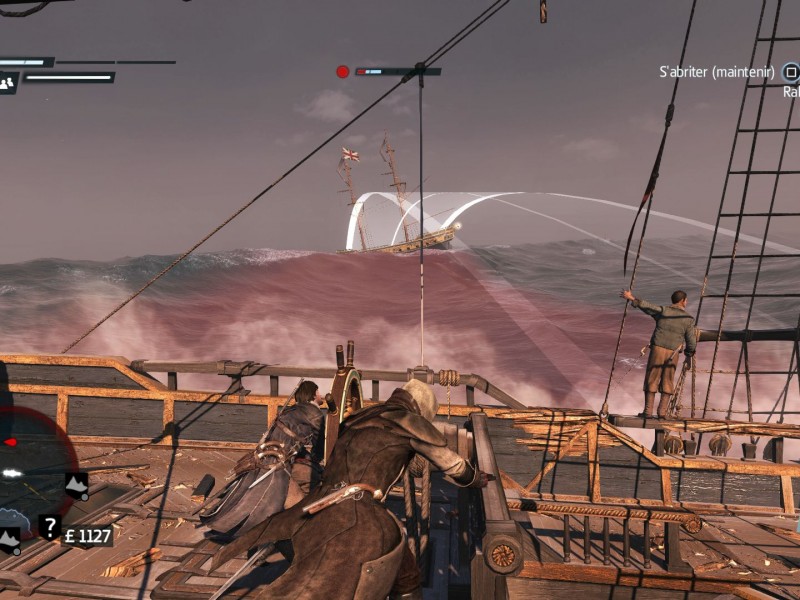Click the crew members icon

(8, 83)
